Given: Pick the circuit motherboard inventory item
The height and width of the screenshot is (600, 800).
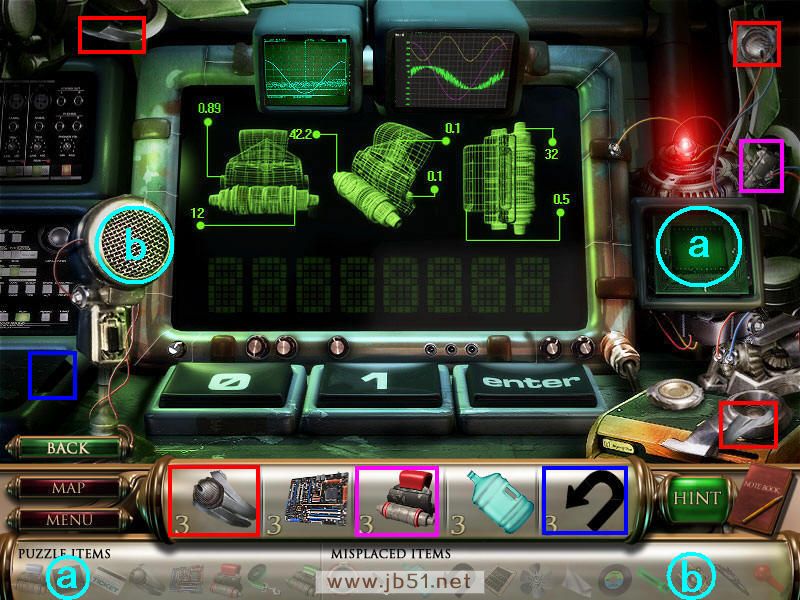Looking at the screenshot, I should coord(318,500).
